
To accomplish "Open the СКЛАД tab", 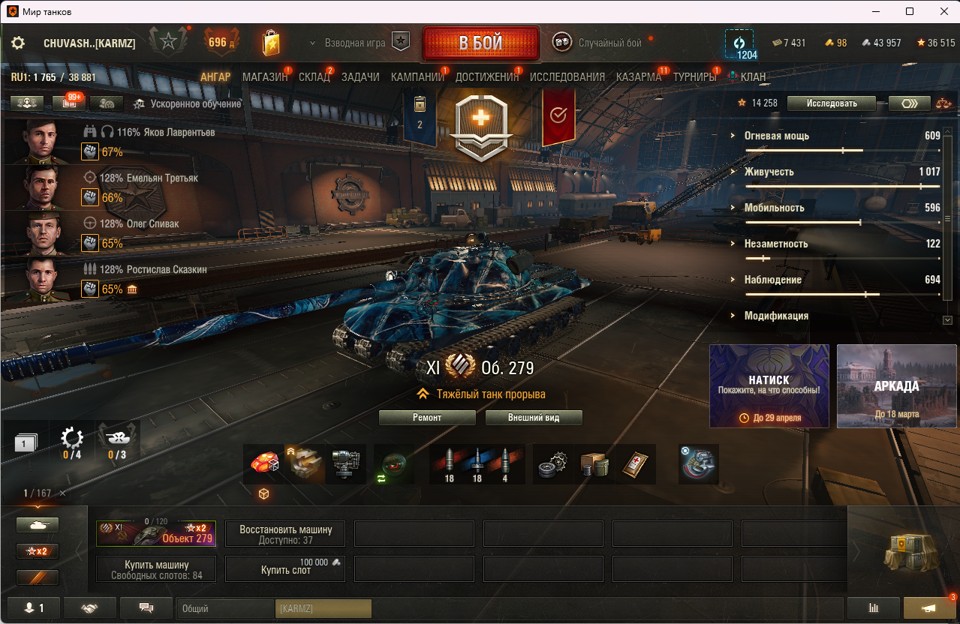I will click(314, 77).
